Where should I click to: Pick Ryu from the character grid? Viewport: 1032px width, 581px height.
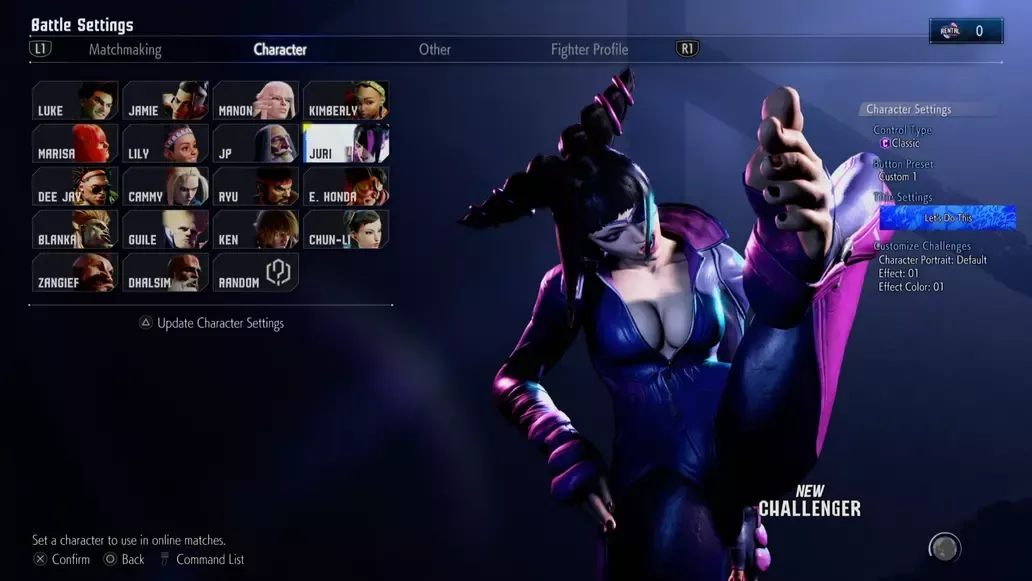click(256, 187)
